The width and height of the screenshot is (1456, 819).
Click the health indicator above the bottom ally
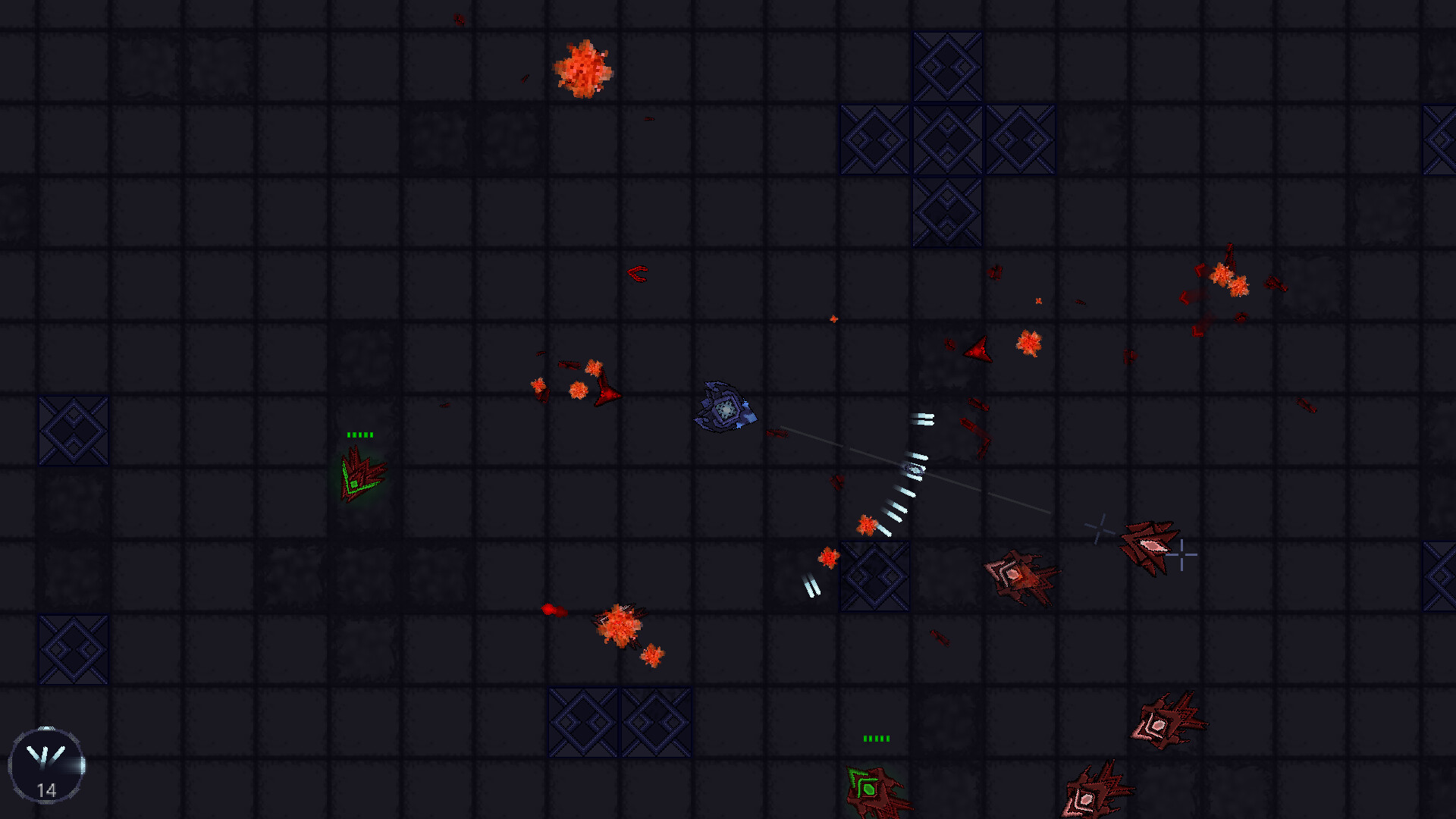(877, 736)
